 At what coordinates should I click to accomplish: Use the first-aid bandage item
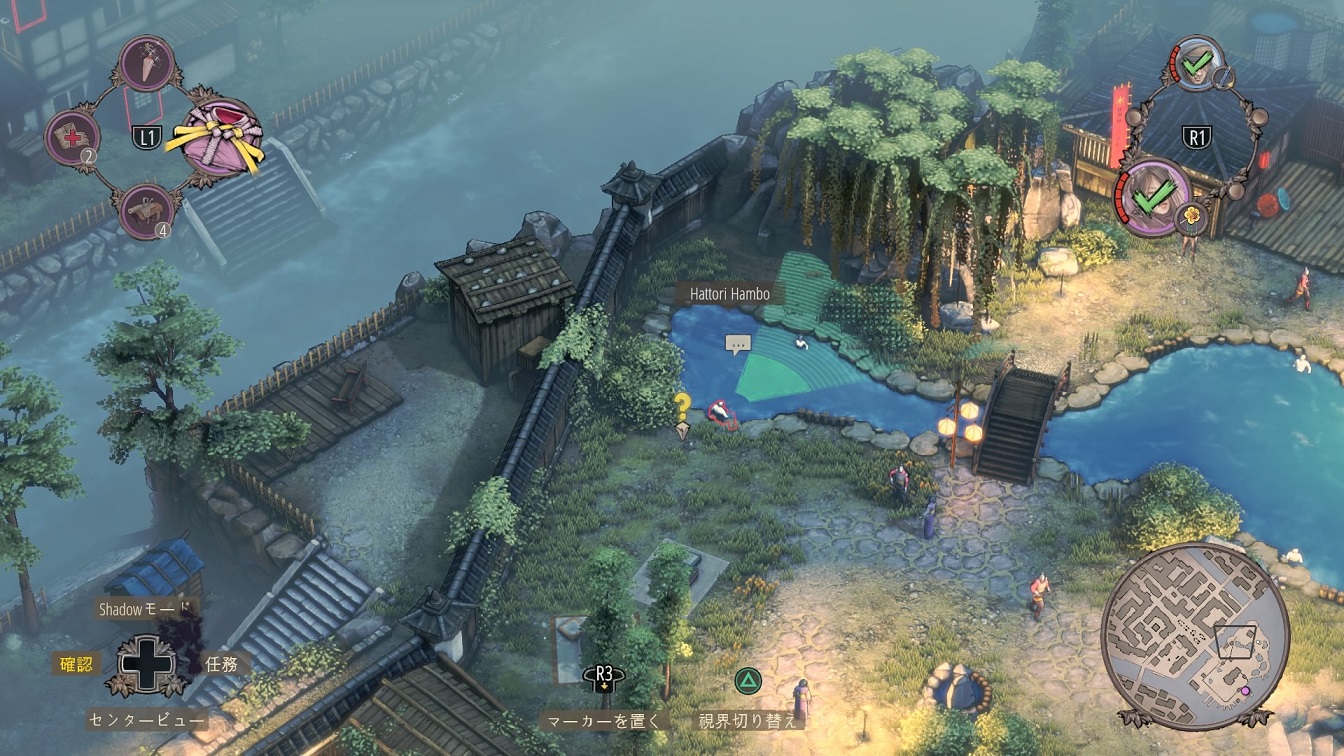tap(73, 137)
